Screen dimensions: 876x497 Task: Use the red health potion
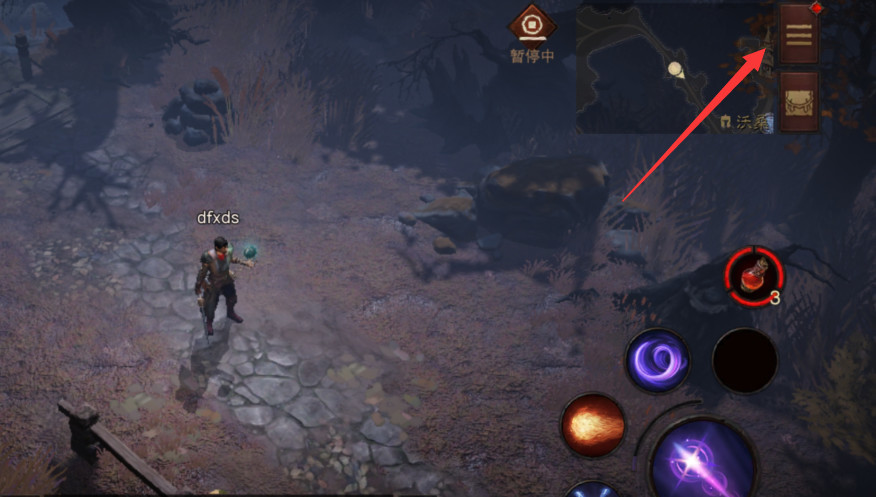(753, 276)
